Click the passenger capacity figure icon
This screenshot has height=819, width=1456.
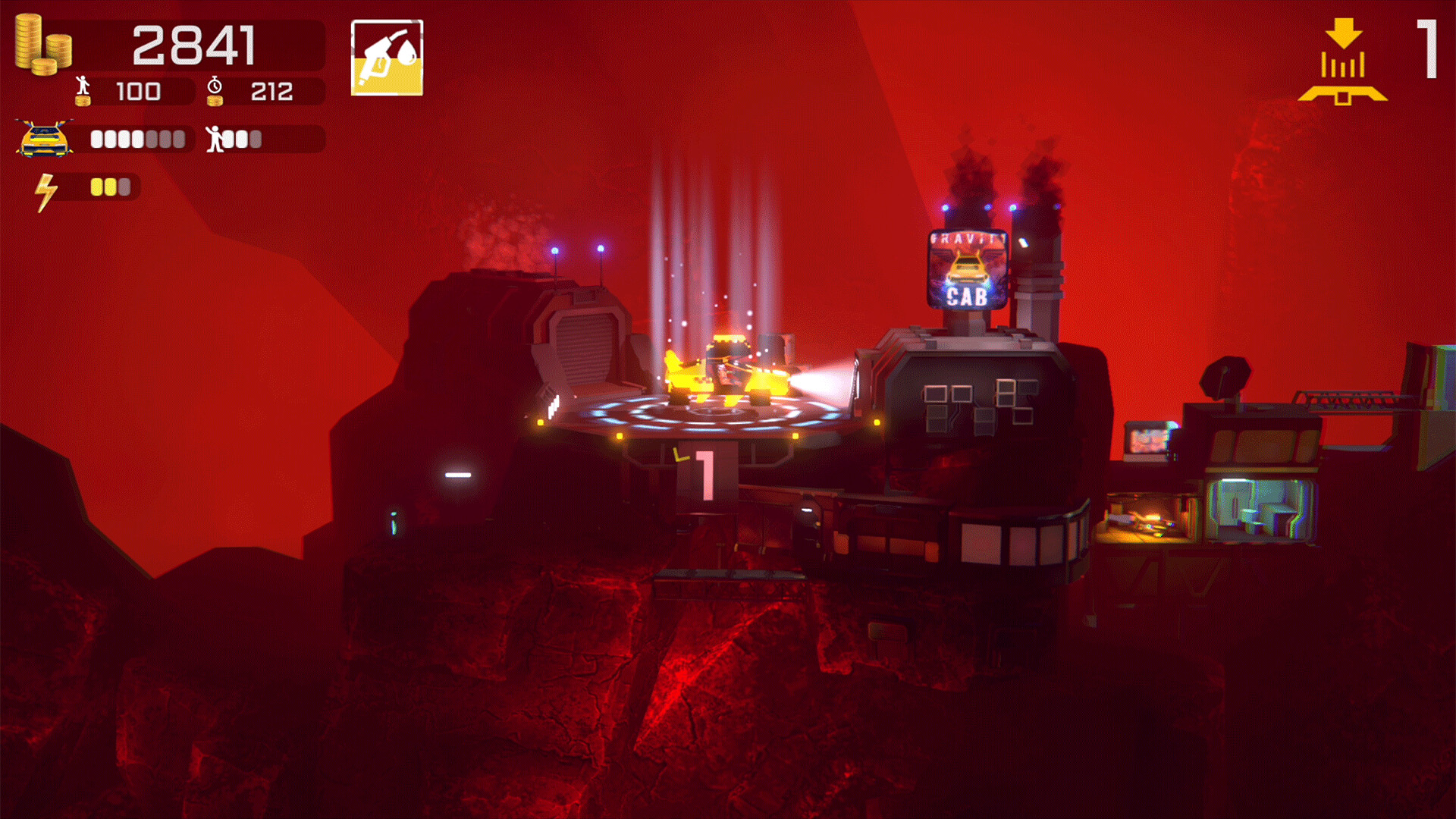click(x=215, y=139)
